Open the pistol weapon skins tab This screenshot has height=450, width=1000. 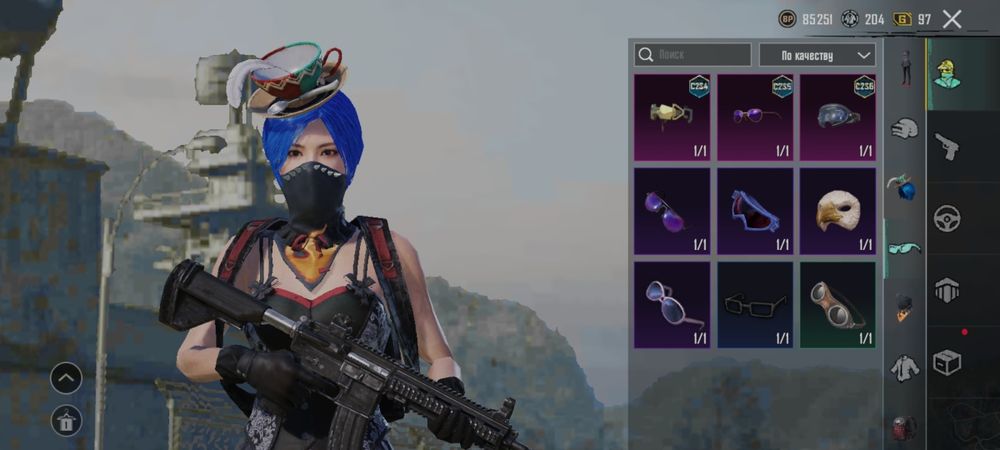tap(946, 147)
